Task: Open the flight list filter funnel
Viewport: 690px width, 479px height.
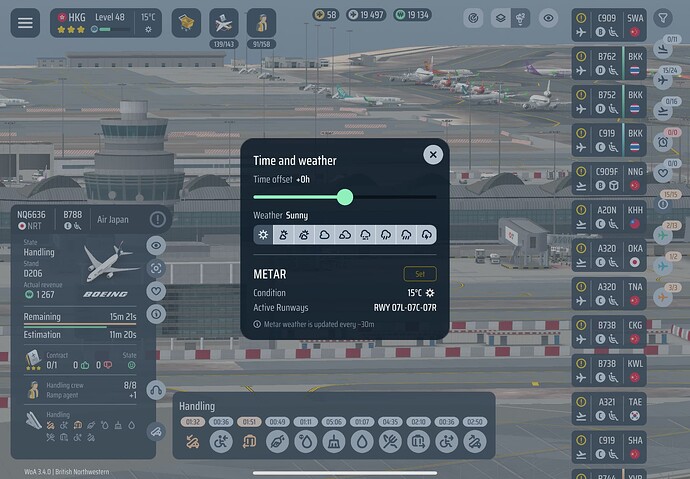Action: pos(663,18)
